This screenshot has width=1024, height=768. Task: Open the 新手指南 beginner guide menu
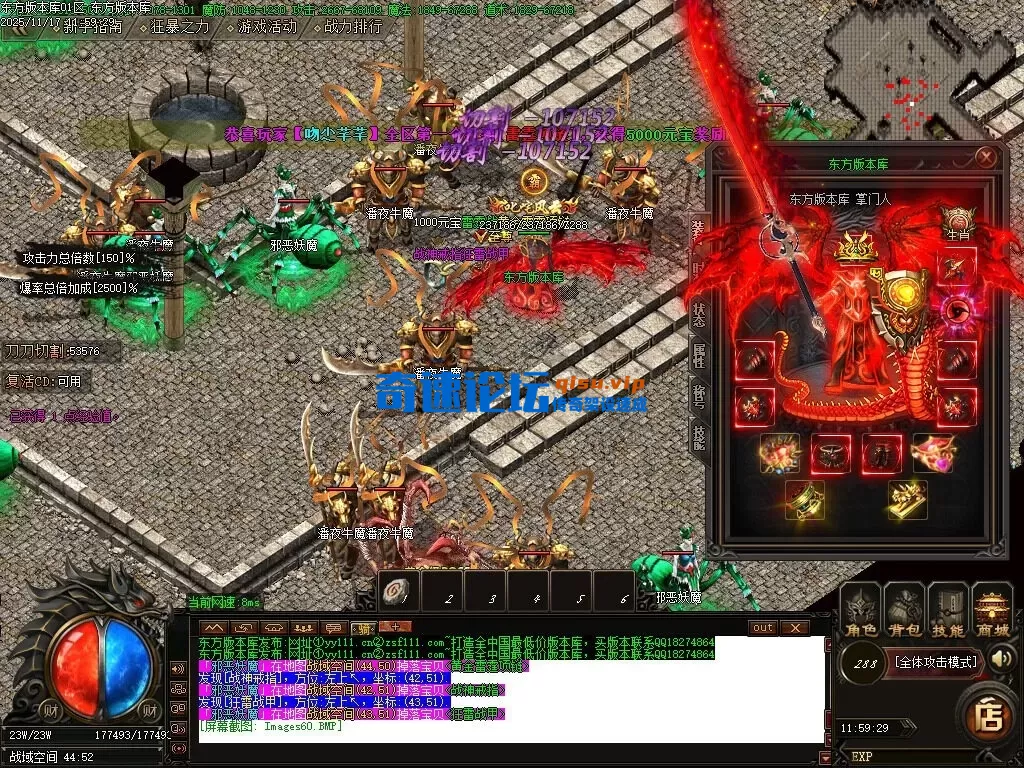pyautogui.click(x=88, y=27)
